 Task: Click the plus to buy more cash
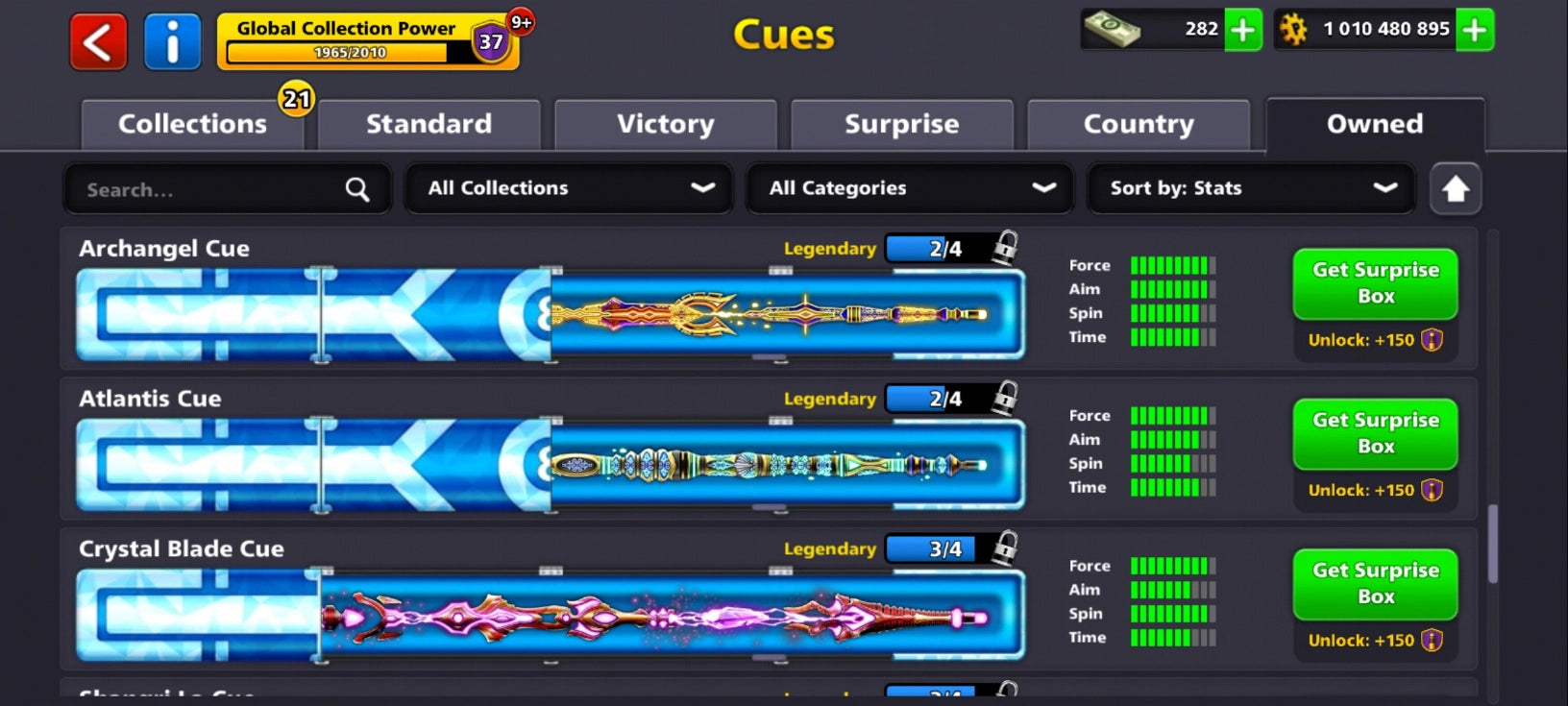click(x=1244, y=31)
